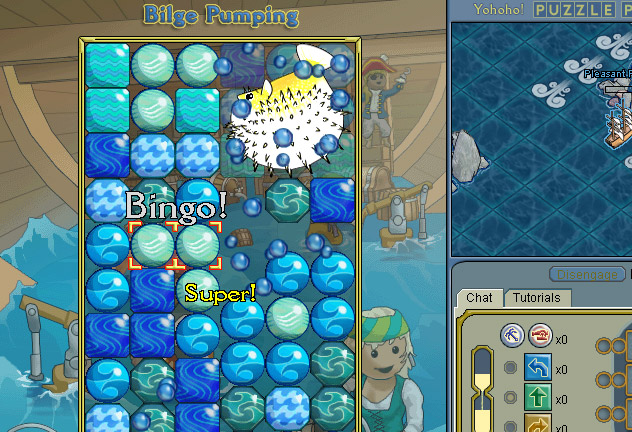The height and width of the screenshot is (432, 632).
Task: Click the red cannon token icon
Action: click(541, 334)
